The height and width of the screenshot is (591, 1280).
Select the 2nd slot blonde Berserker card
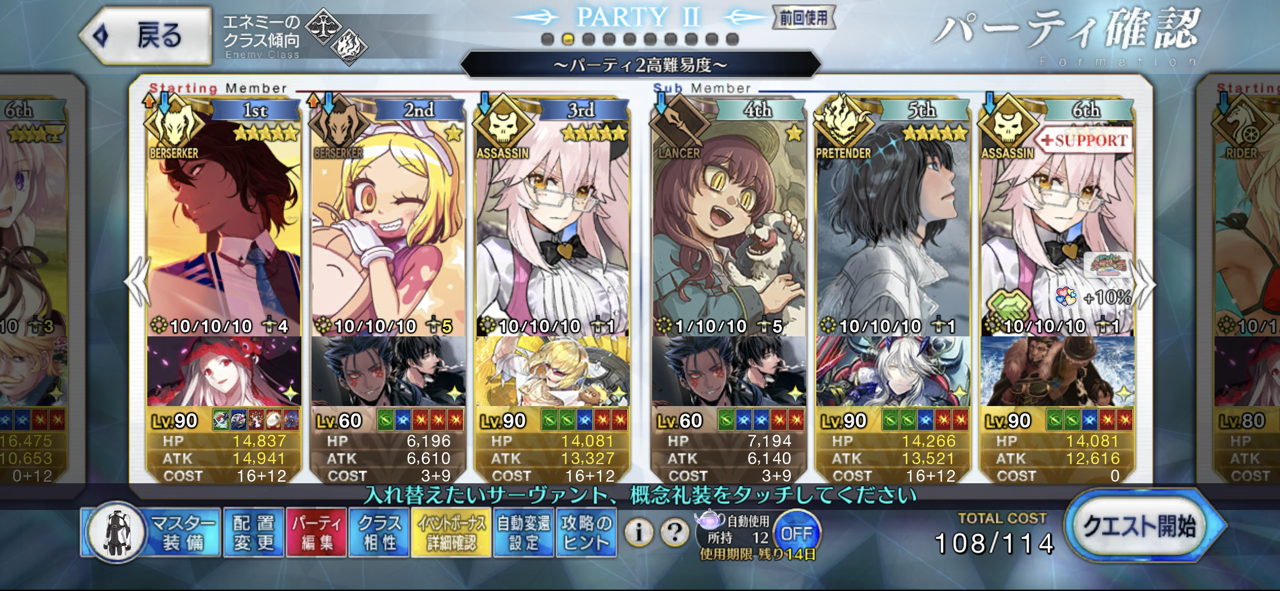[x=388, y=230]
